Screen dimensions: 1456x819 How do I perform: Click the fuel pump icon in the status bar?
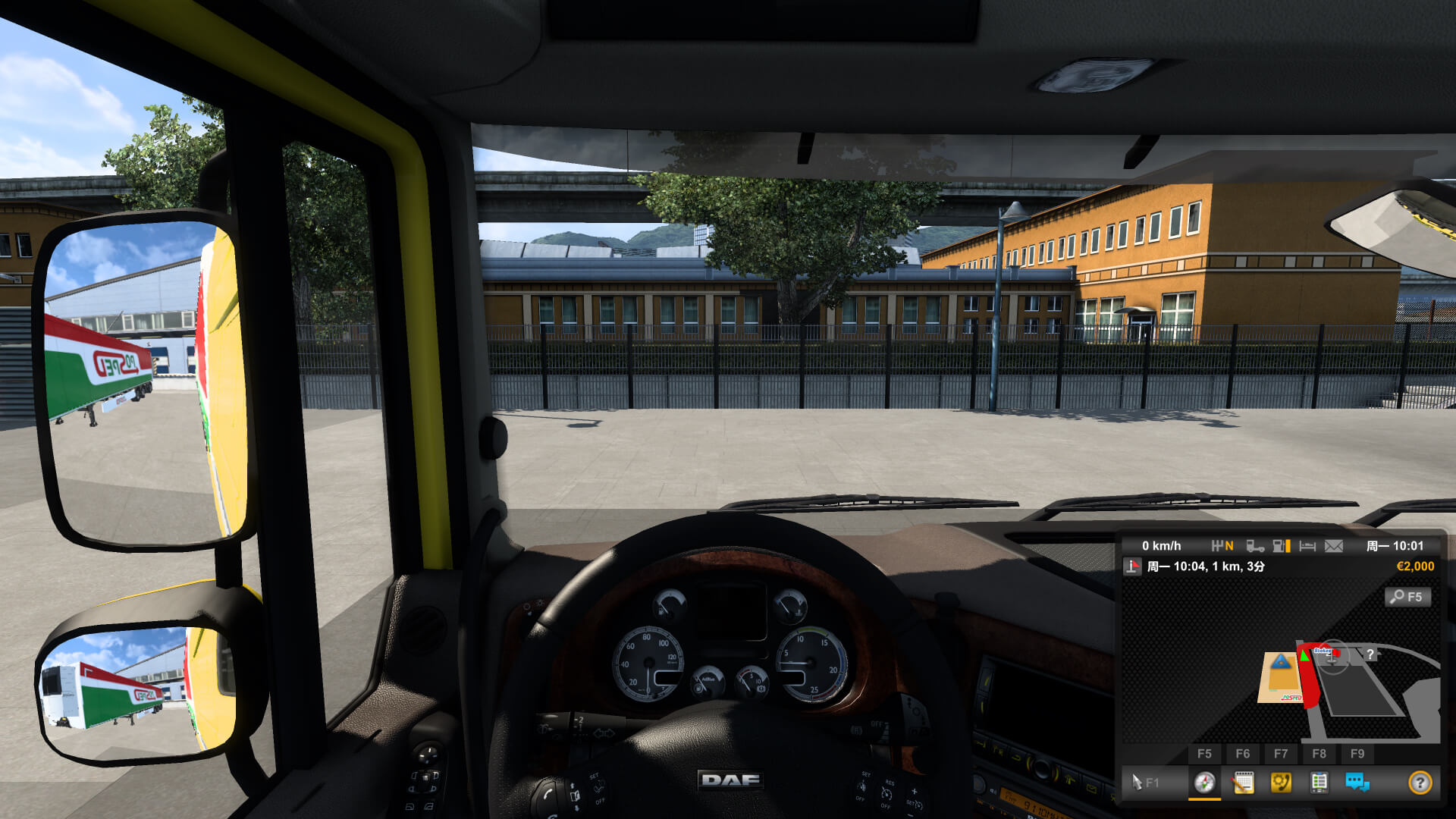pyautogui.click(x=1279, y=546)
